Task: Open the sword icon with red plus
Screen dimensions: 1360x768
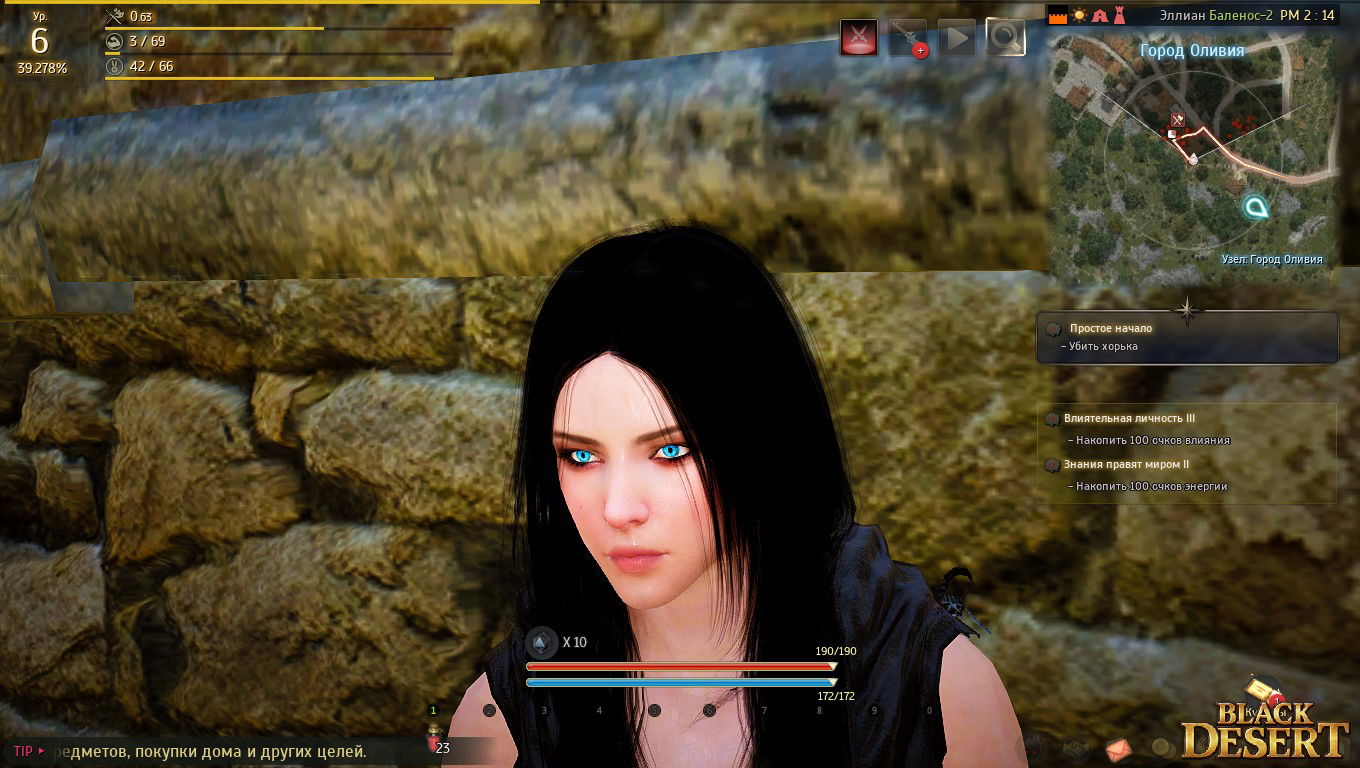Action: coord(908,38)
